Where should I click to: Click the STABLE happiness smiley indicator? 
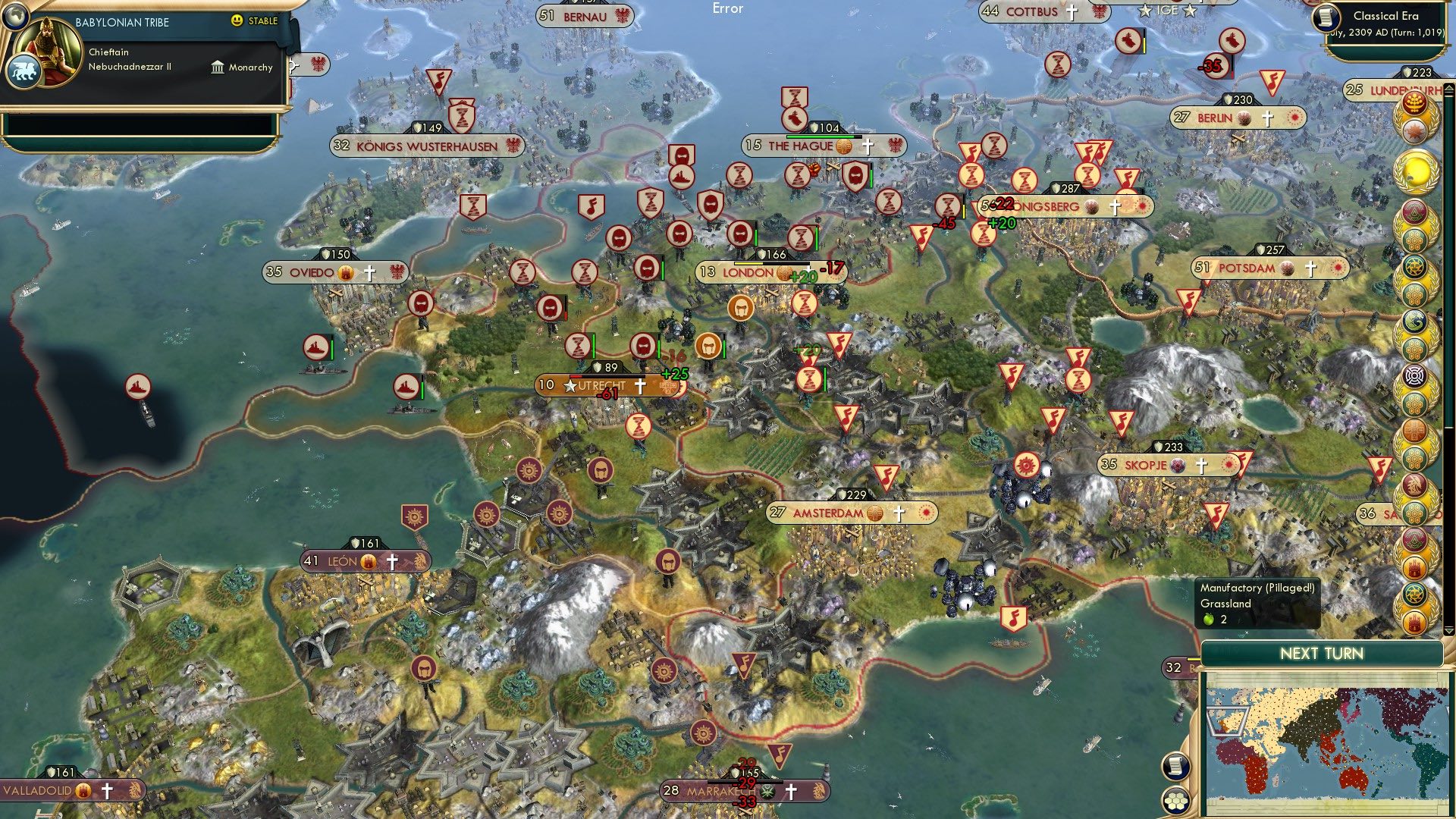click(238, 22)
